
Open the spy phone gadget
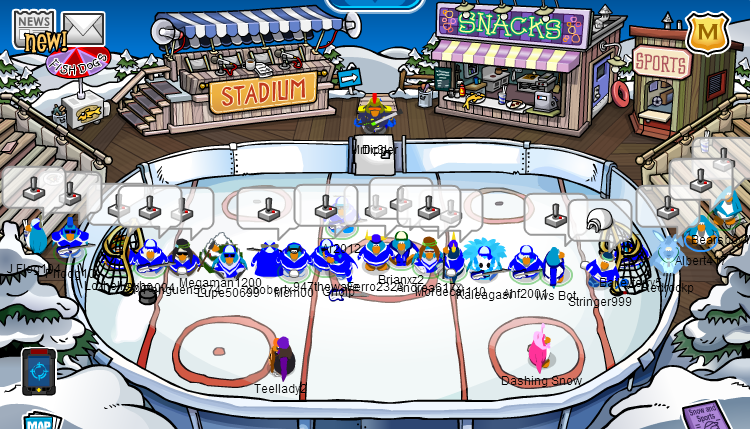pos(38,372)
